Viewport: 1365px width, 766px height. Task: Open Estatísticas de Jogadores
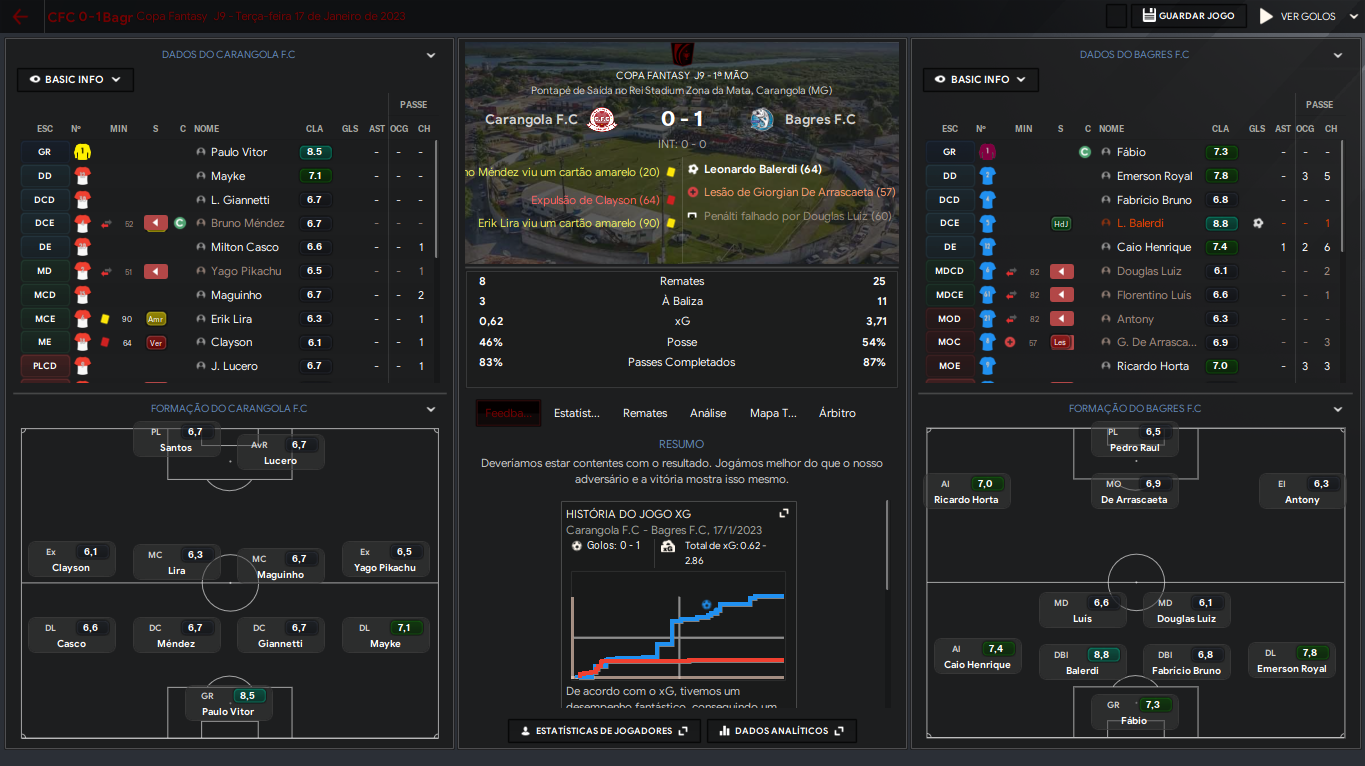tap(598, 731)
